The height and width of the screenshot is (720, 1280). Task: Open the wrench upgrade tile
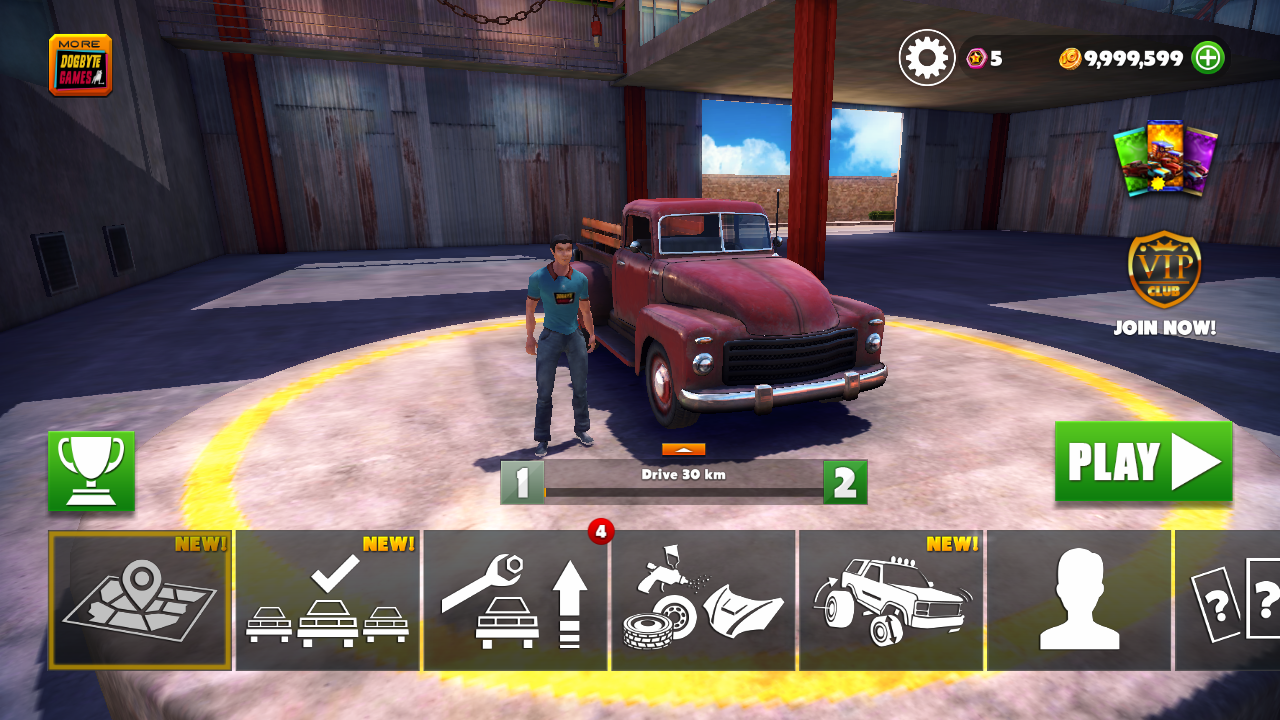click(516, 600)
